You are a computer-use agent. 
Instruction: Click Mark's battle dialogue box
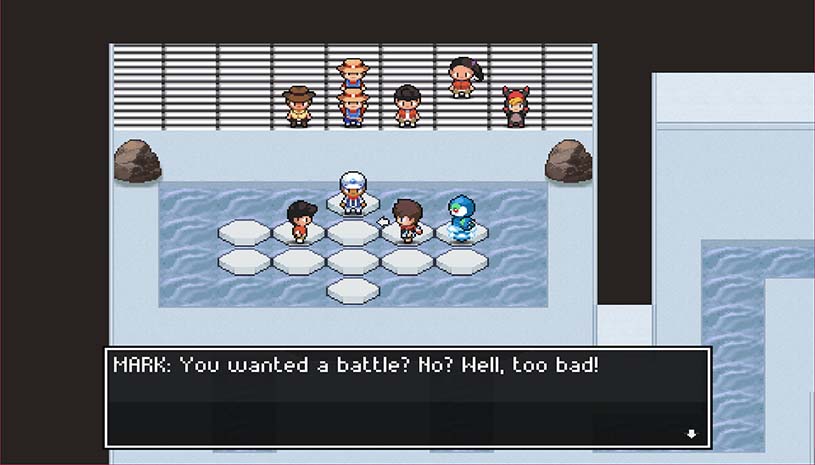point(408,397)
